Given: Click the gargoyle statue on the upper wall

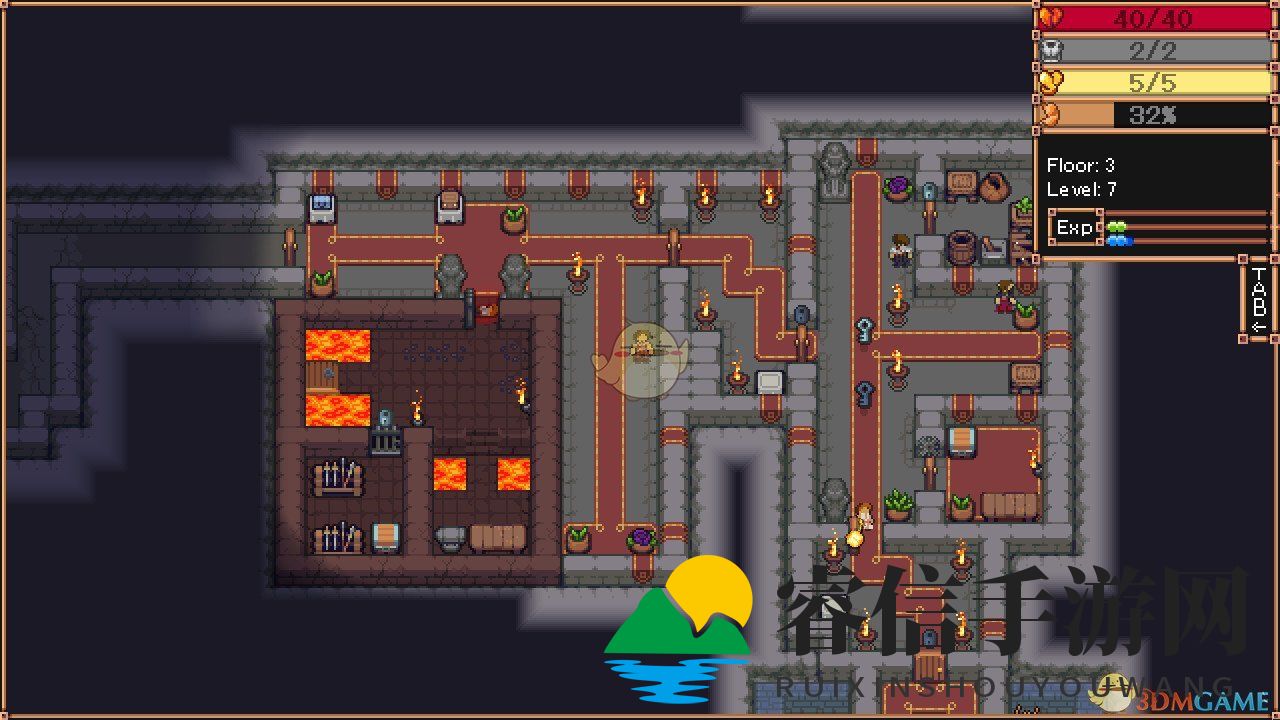Looking at the screenshot, I should pos(835,160).
